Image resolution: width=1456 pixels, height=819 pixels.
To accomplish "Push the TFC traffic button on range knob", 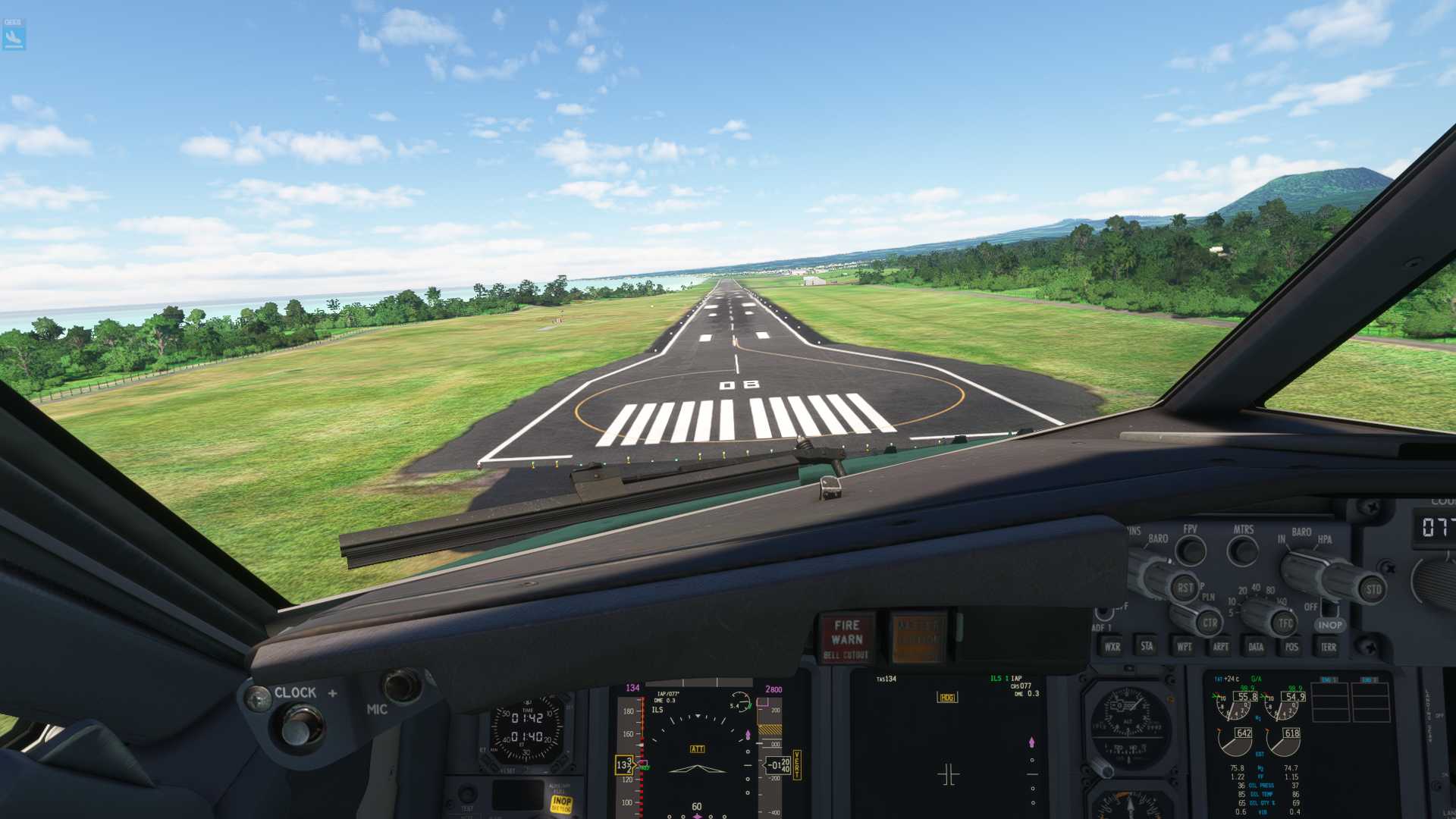I will click(x=1285, y=623).
